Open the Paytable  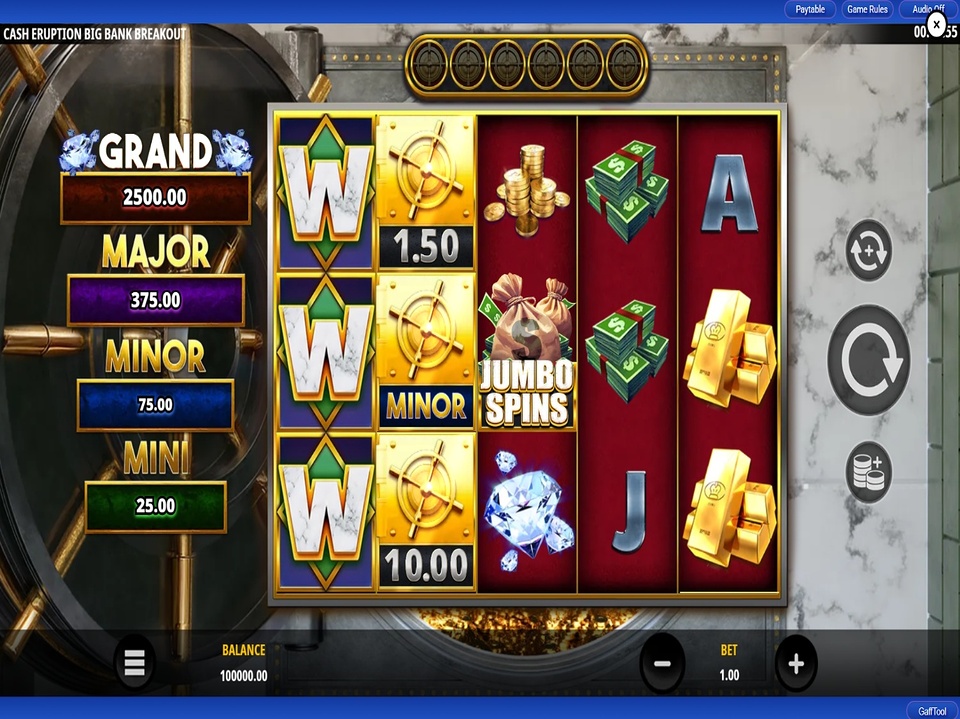tap(810, 10)
